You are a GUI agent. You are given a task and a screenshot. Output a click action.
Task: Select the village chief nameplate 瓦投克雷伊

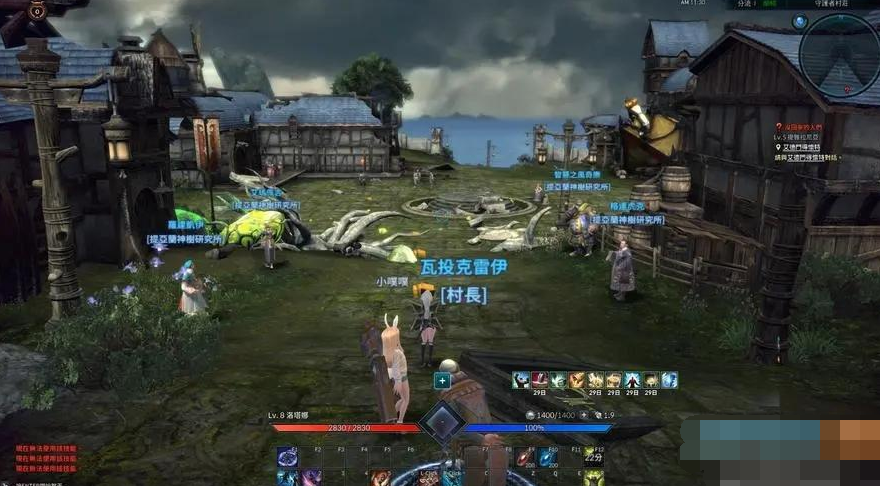pos(465,268)
